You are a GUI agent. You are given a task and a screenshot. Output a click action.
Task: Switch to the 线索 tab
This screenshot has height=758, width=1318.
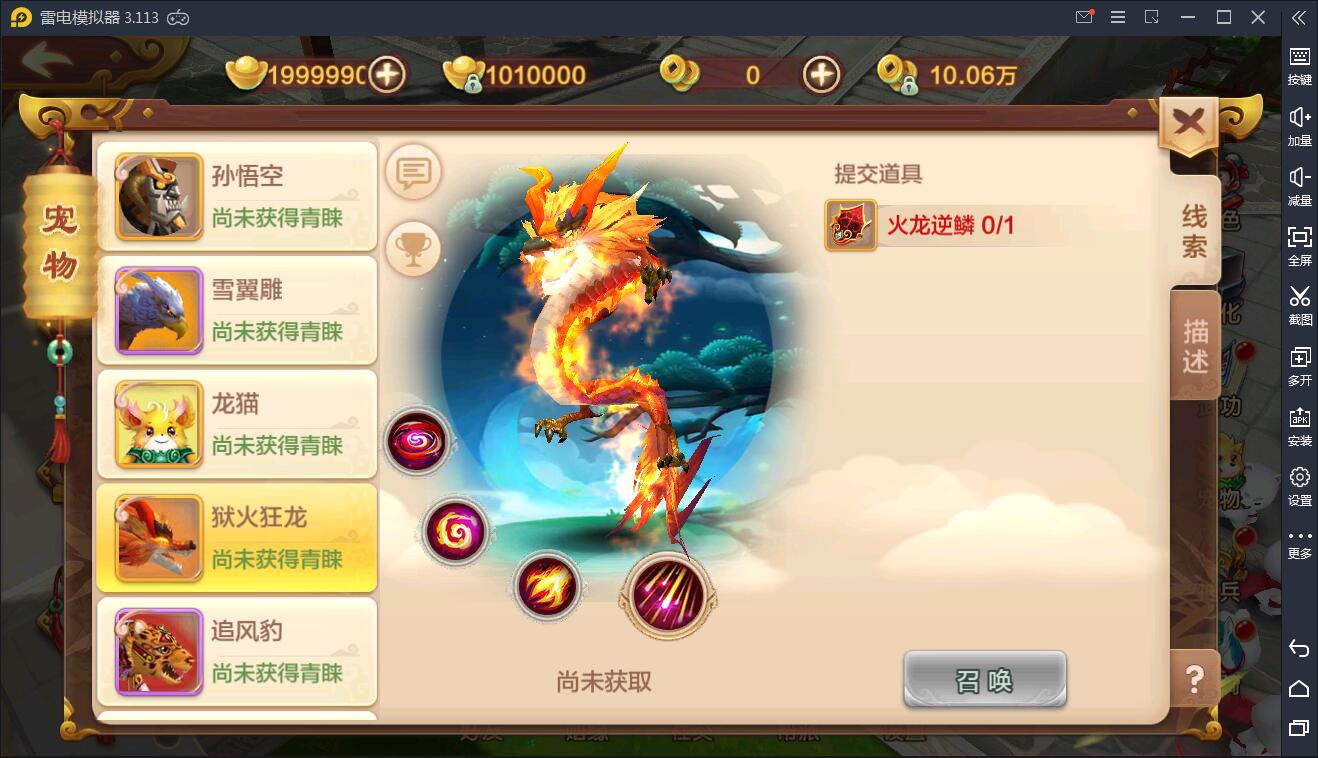(x=1196, y=228)
